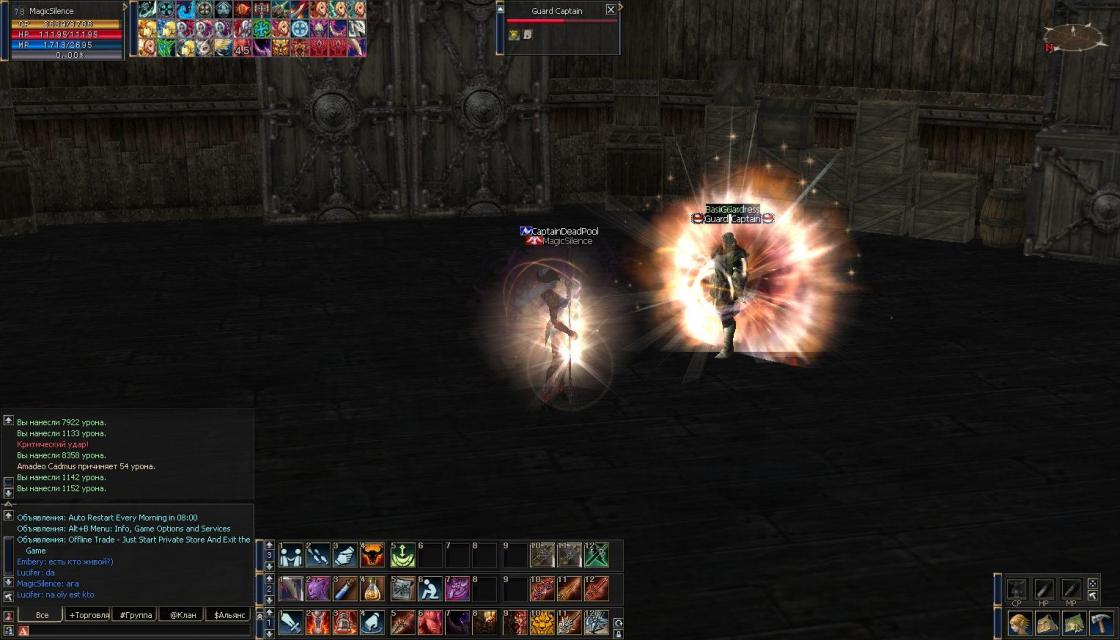The height and width of the screenshot is (640, 1120).
Task: Use the sit-down action on the hotbar
Action: point(429,589)
